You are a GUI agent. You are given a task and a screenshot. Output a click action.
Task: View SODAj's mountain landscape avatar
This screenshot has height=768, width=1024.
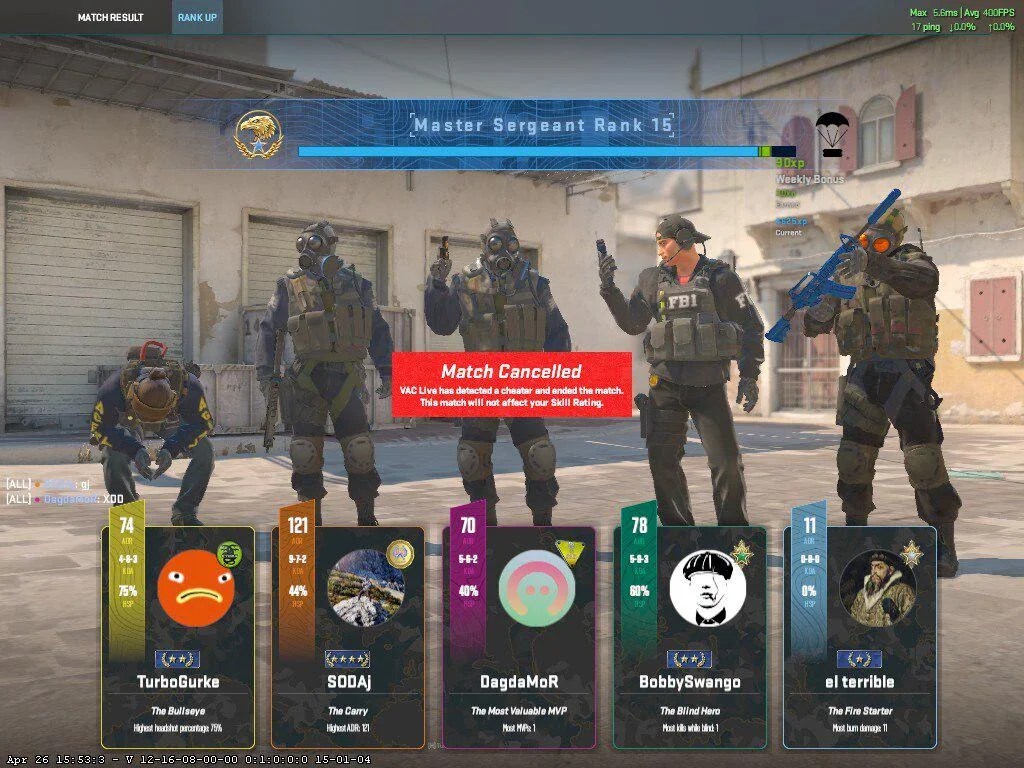(366, 587)
